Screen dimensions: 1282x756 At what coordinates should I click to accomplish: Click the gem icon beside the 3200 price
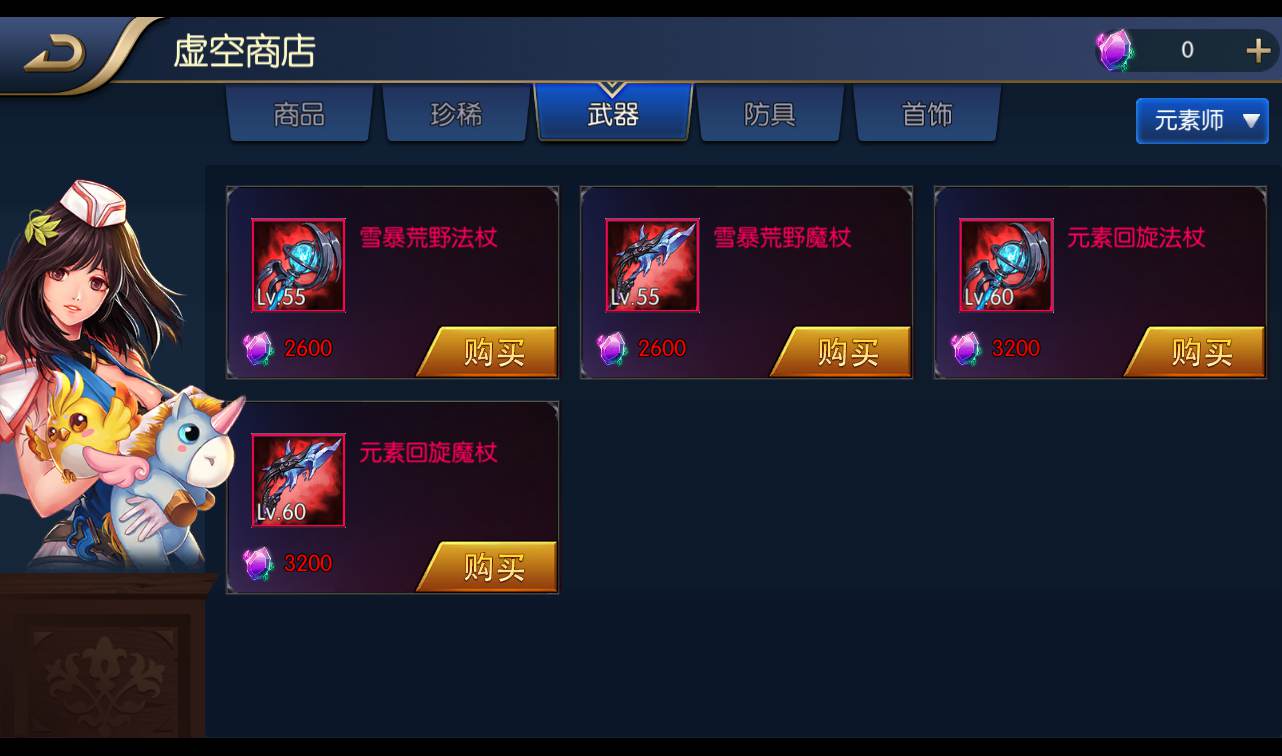coord(966,348)
